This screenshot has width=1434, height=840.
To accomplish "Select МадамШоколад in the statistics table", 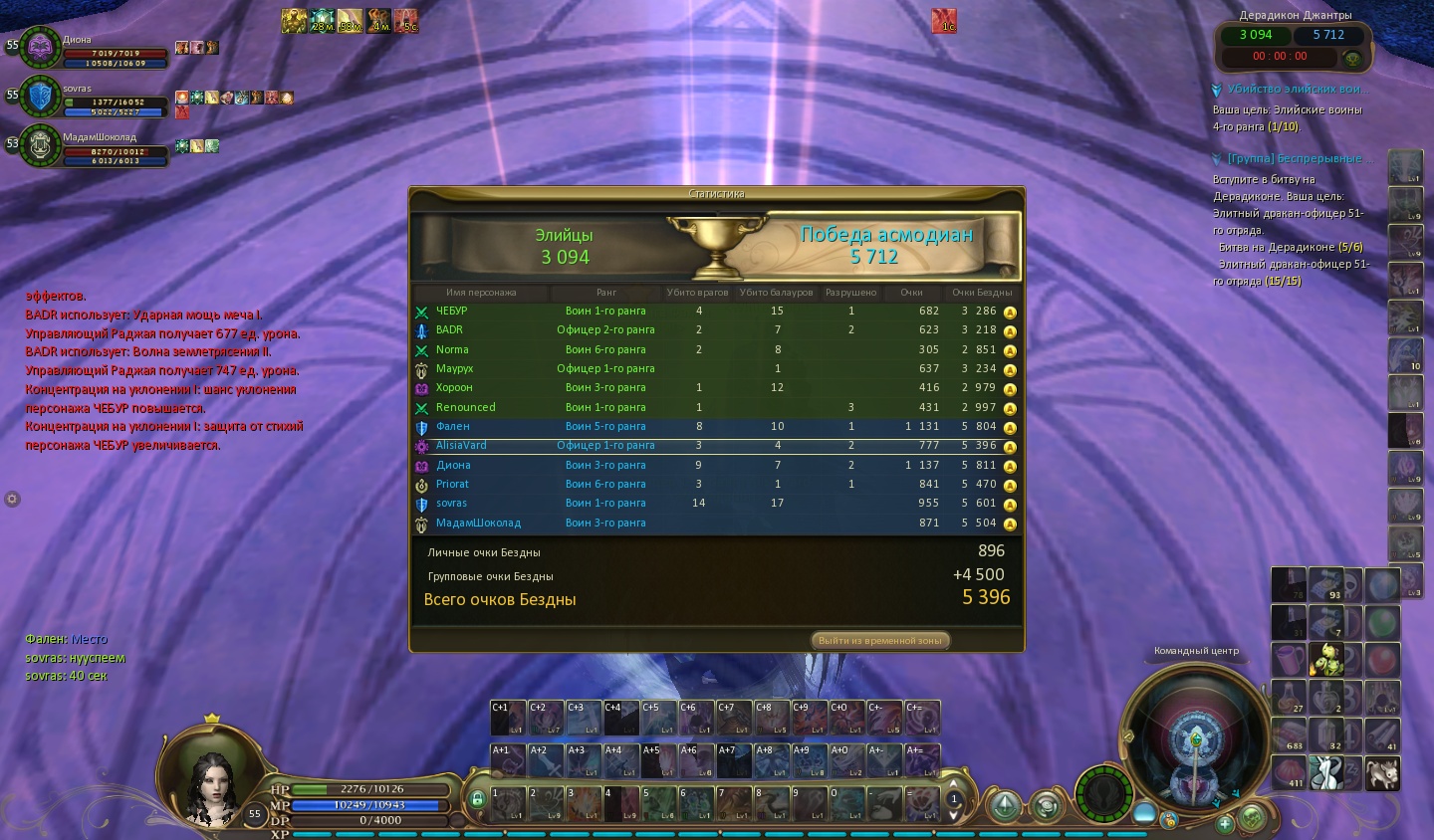I will [x=717, y=523].
